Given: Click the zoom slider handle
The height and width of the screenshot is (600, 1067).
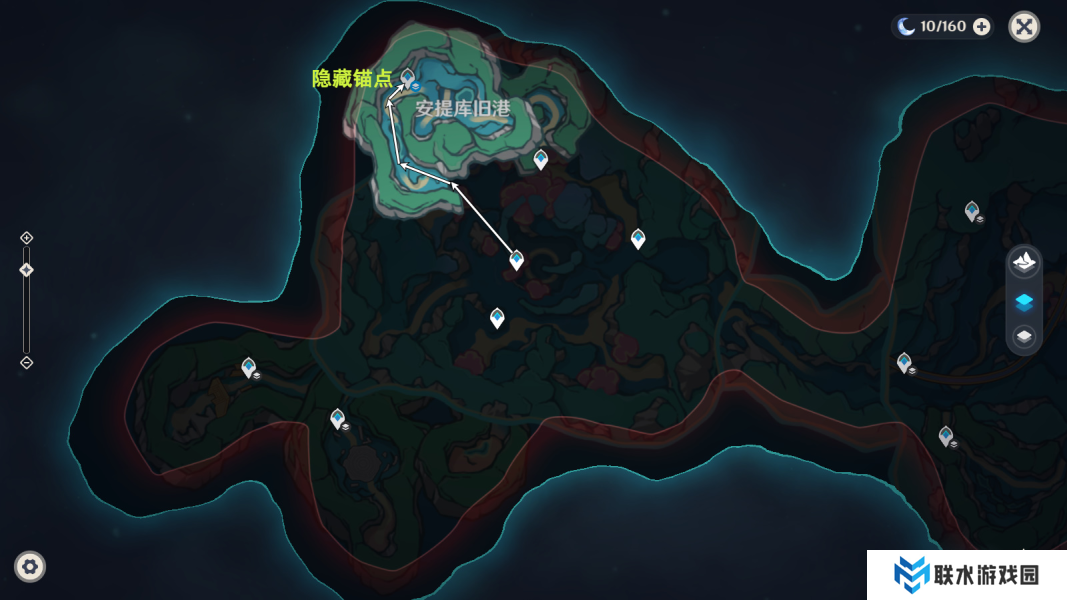Looking at the screenshot, I should click(x=27, y=270).
